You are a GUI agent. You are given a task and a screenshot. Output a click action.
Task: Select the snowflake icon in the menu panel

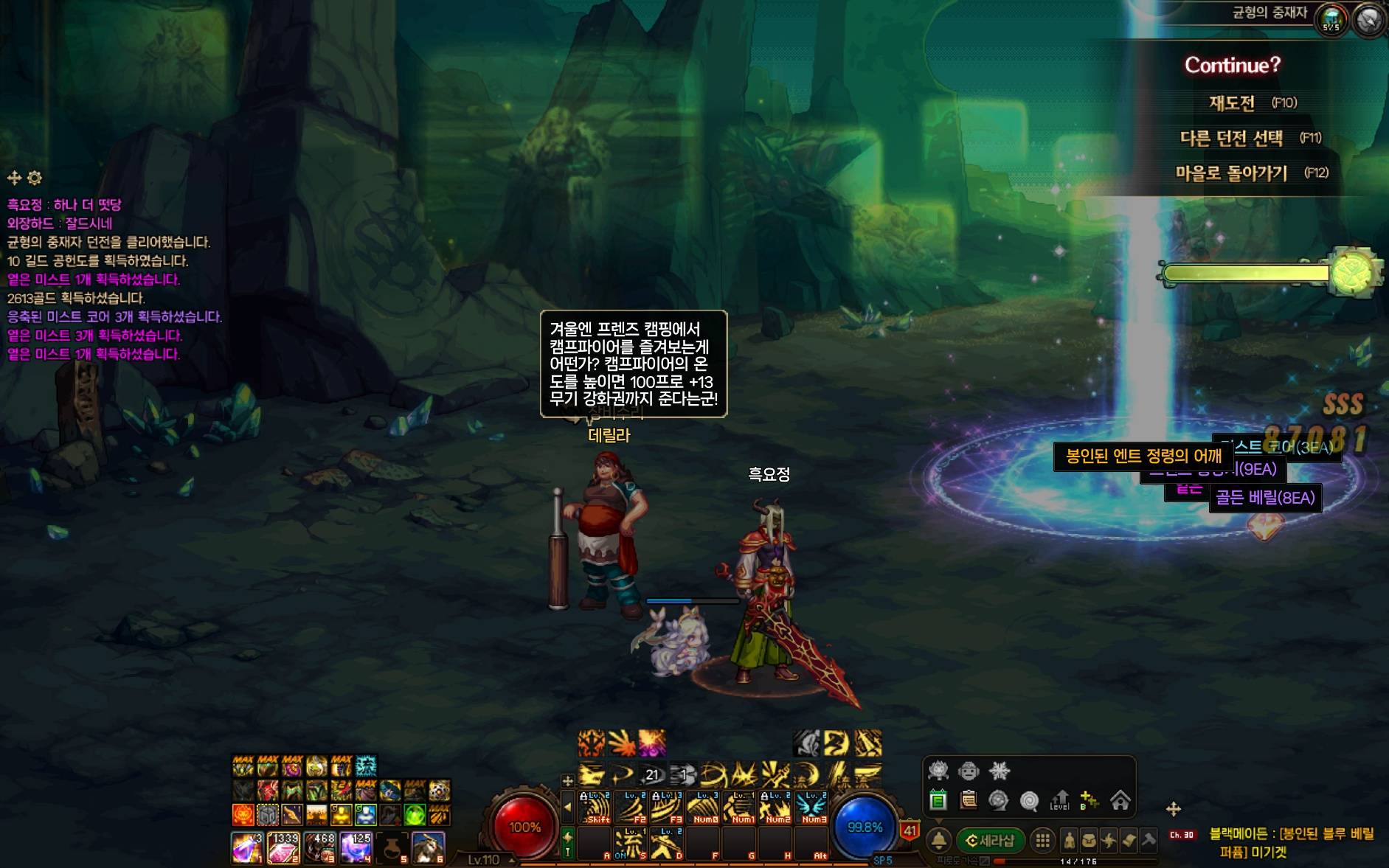tap(999, 771)
